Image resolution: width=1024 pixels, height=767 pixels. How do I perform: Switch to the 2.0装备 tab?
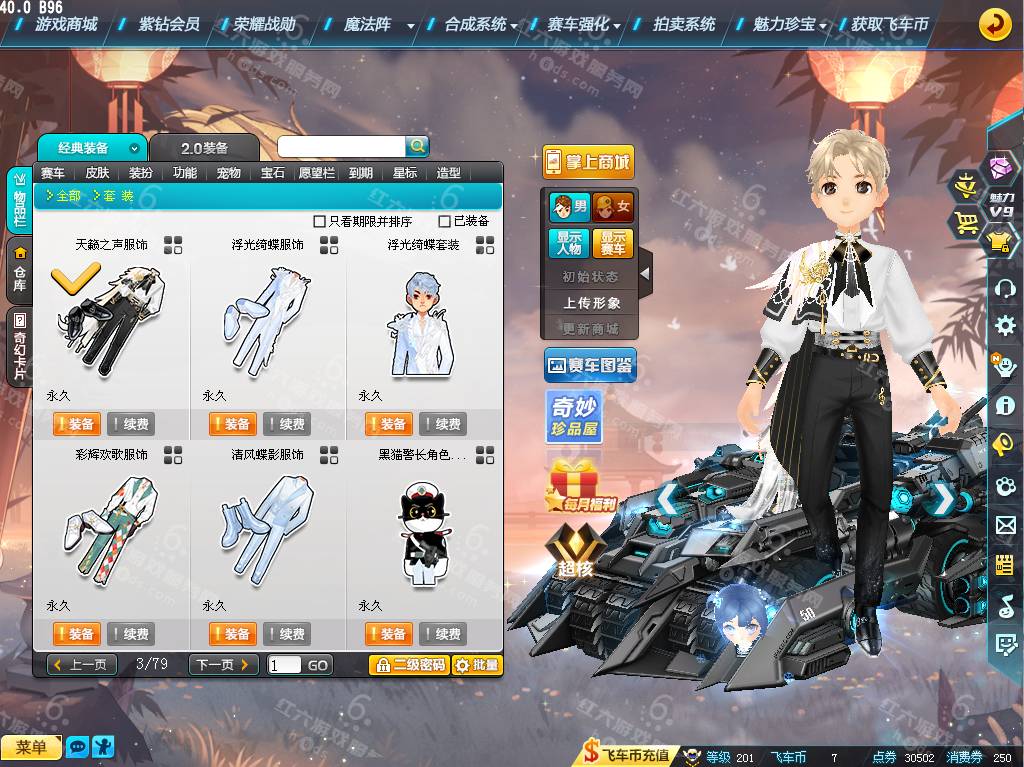pos(204,148)
